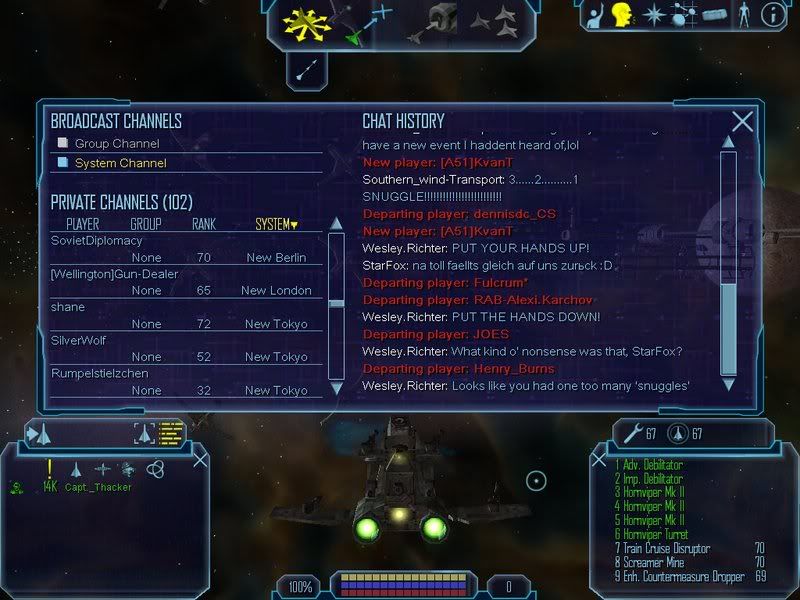Pick the [Wellington]Gun-Dealer player row
Screen dimensions: 800x600
pyautogui.click(x=111, y=274)
